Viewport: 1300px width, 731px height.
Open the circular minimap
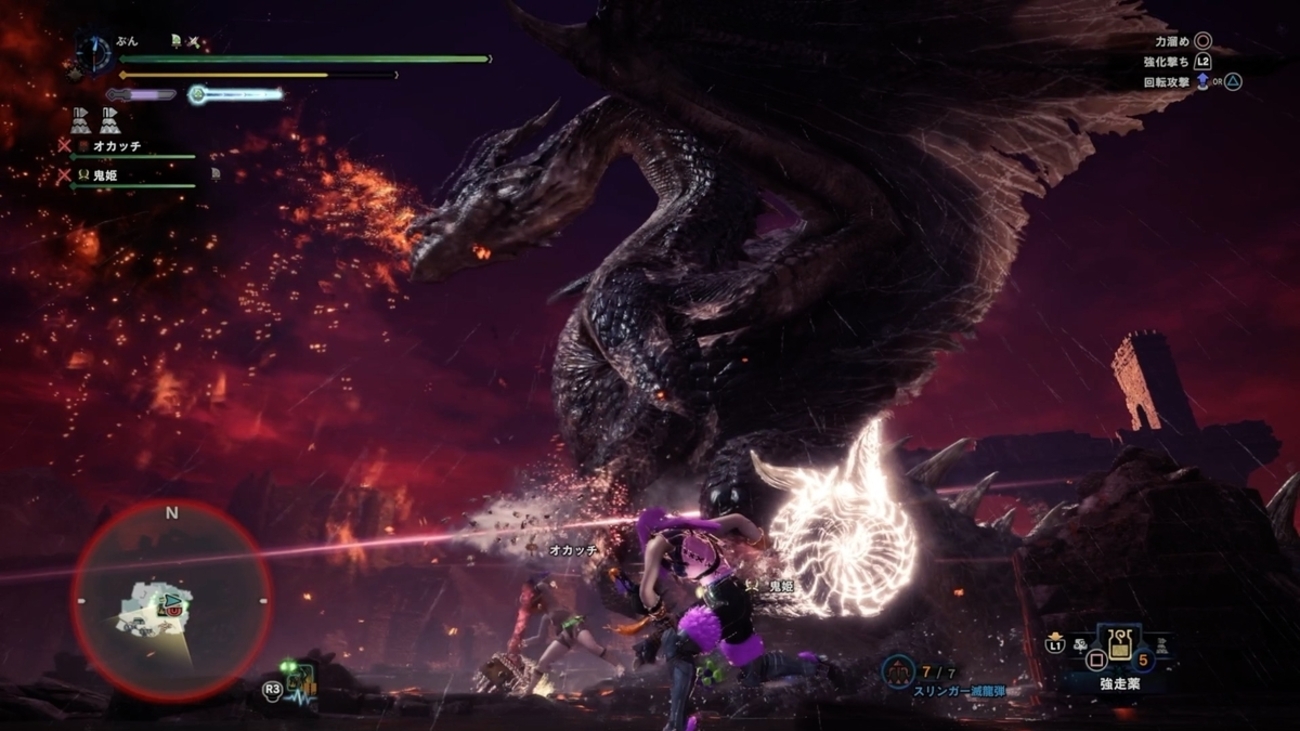tap(171, 601)
